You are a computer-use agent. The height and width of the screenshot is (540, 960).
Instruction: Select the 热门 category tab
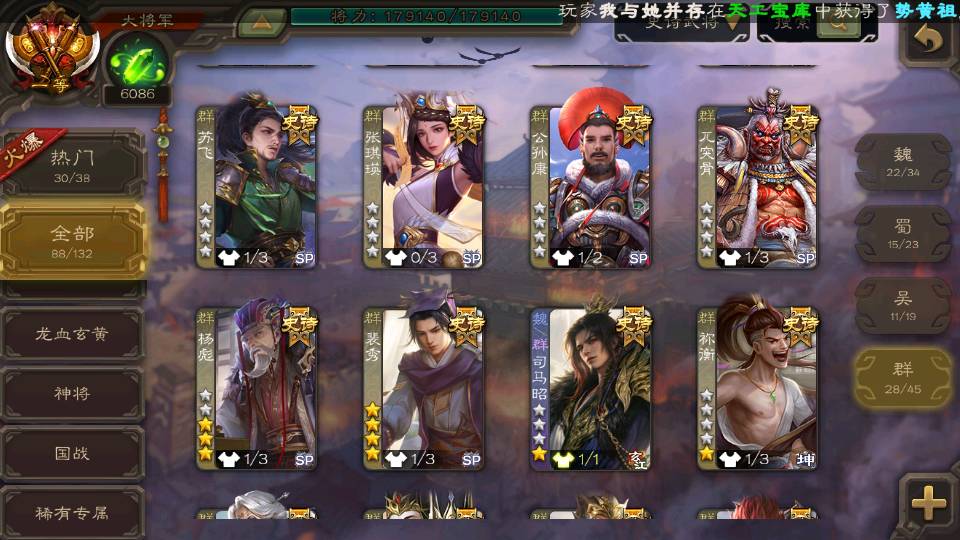click(x=72, y=164)
